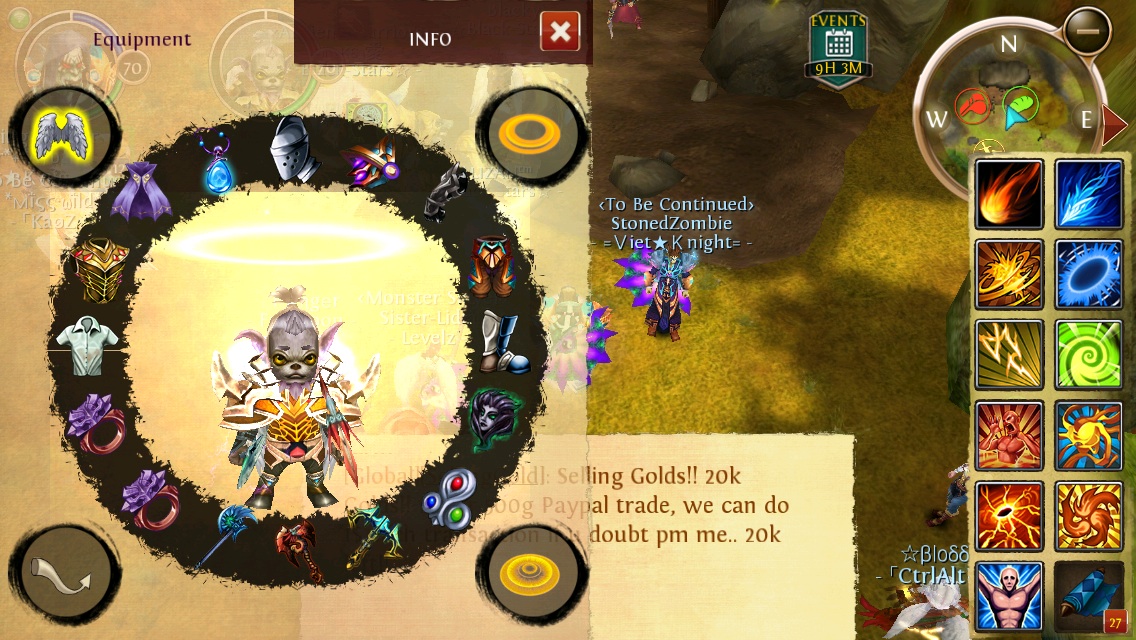This screenshot has width=1136, height=640.
Task: Activate the green spiral skill
Action: coord(1089,355)
